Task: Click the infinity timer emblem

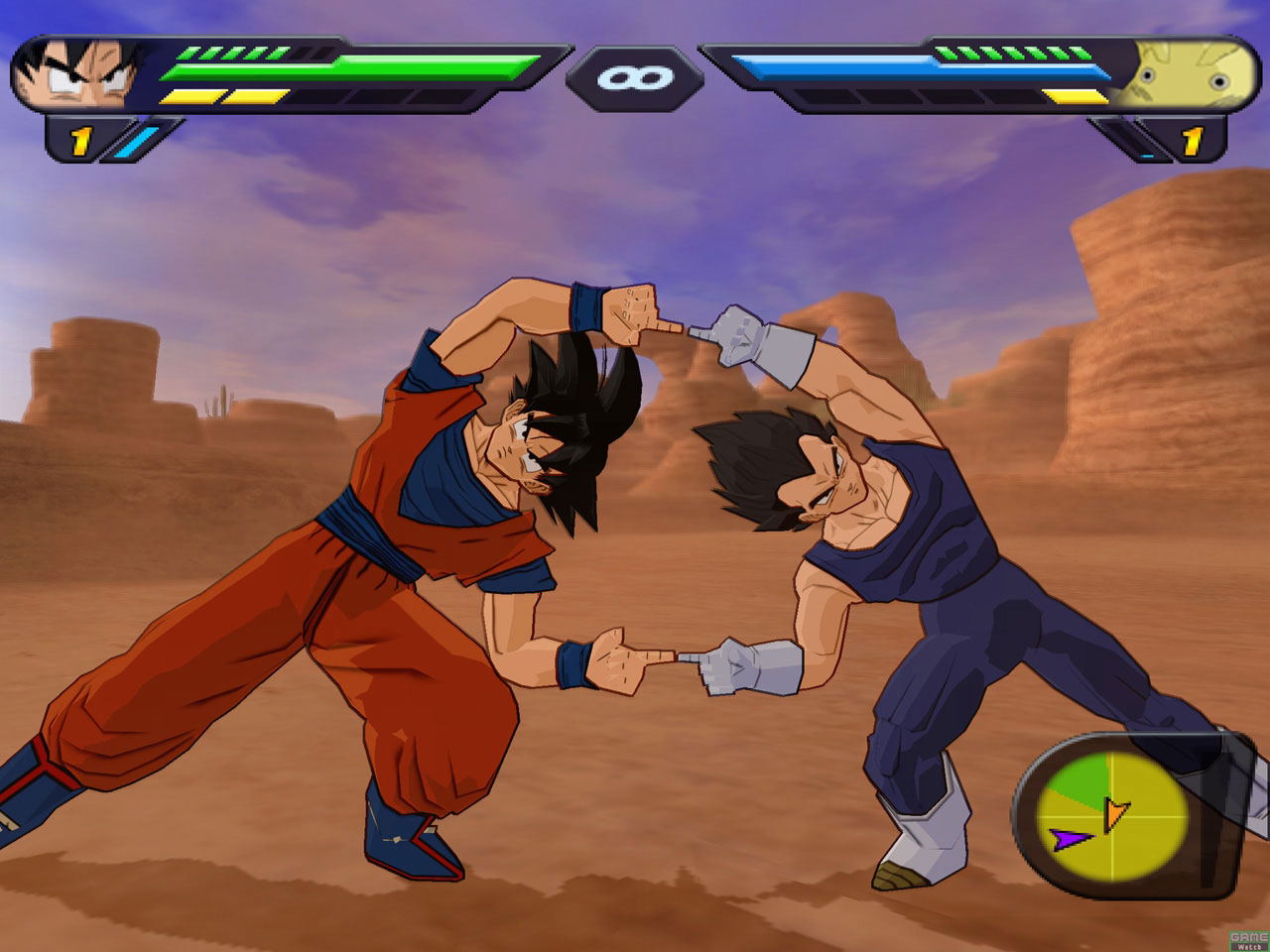Action: [635, 77]
